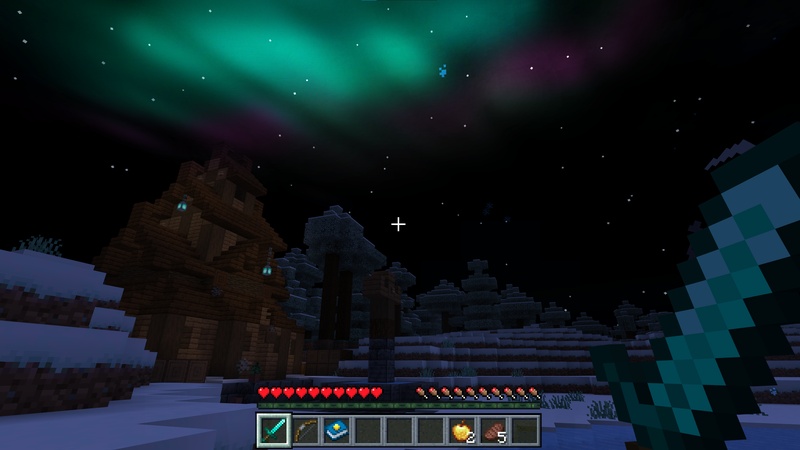The width and height of the screenshot is (800, 450).
Task: Switch to the cooked meat slot
Action: 493,430
